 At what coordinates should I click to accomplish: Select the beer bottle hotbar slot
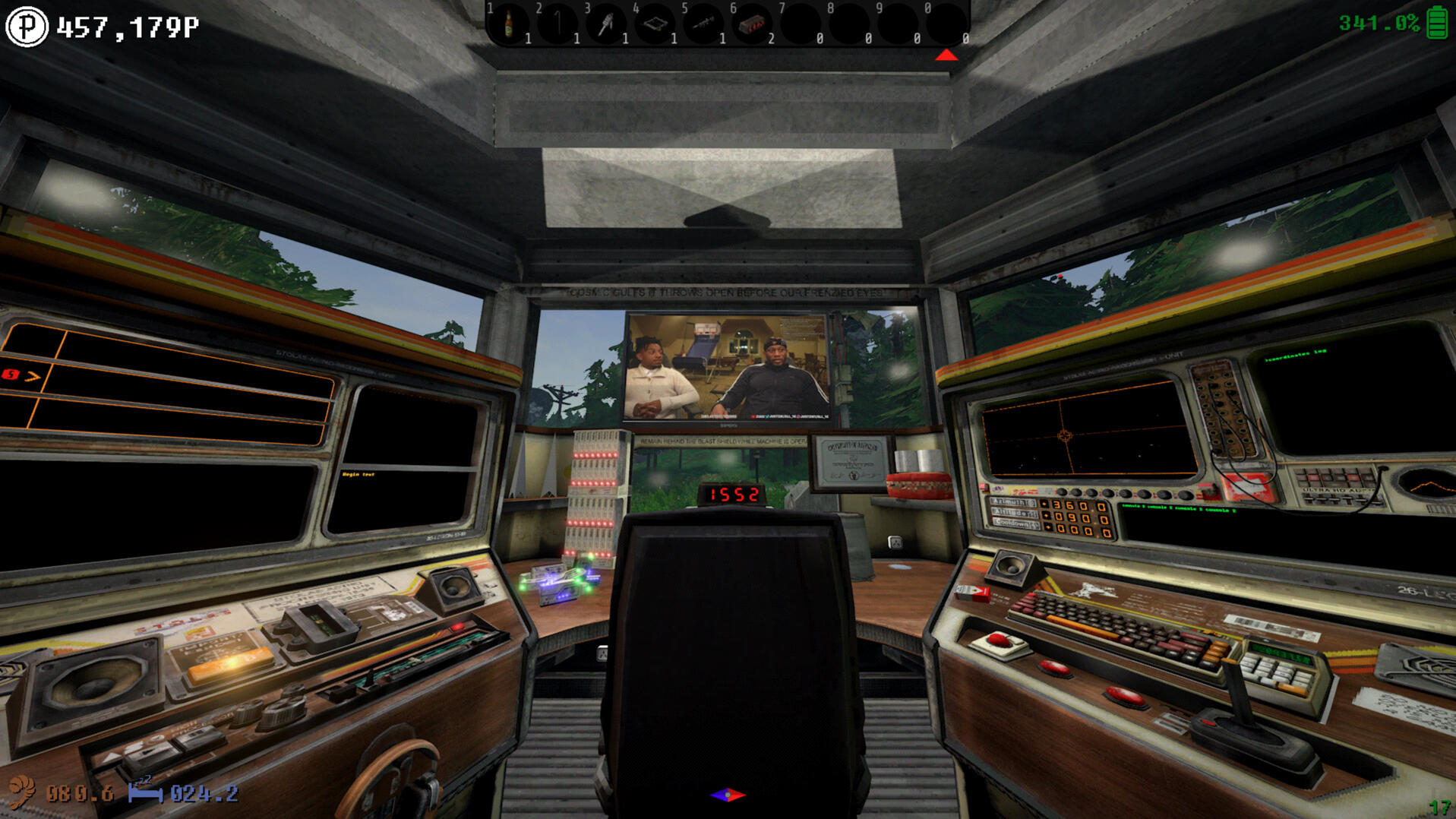click(509, 24)
